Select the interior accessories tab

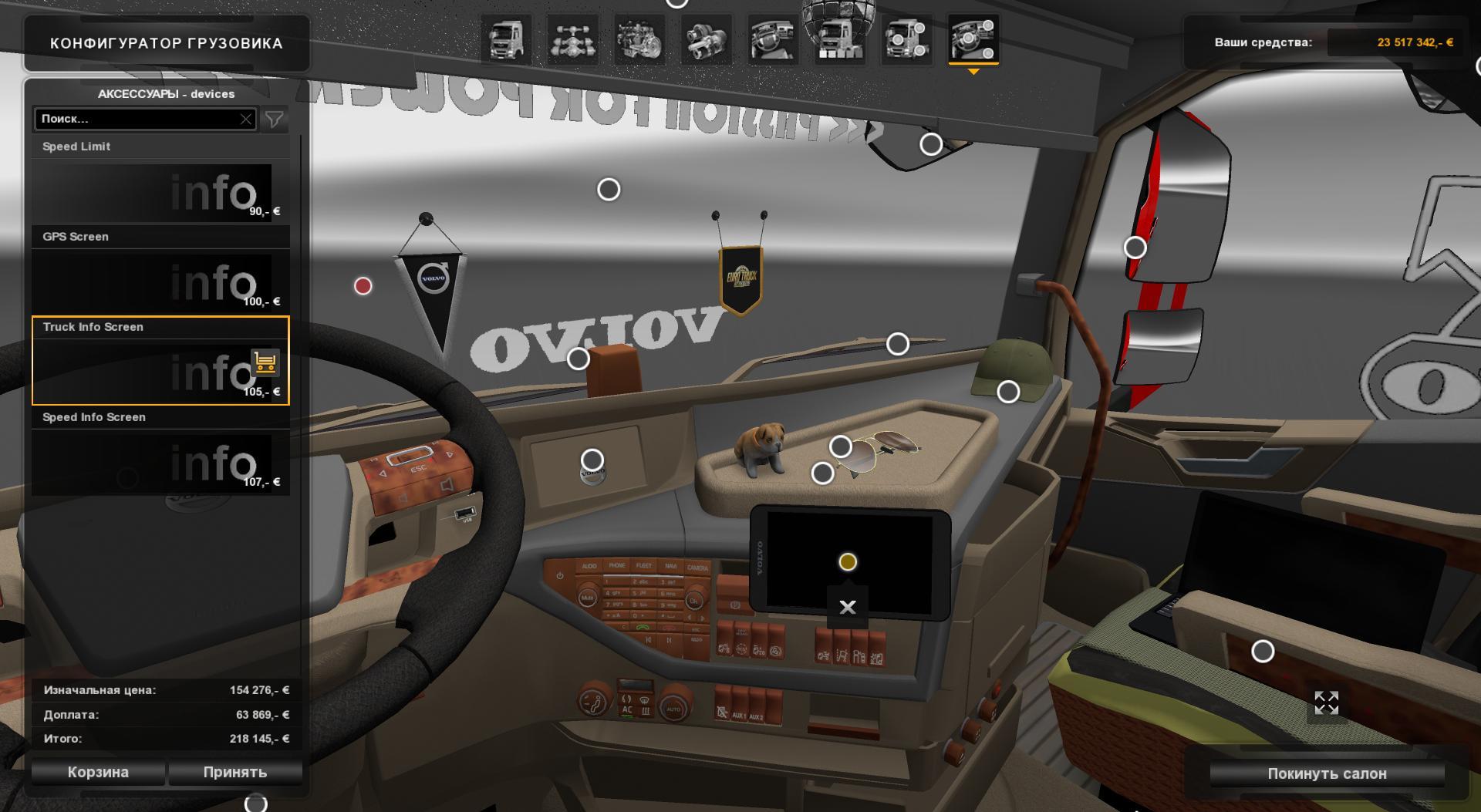(973, 40)
